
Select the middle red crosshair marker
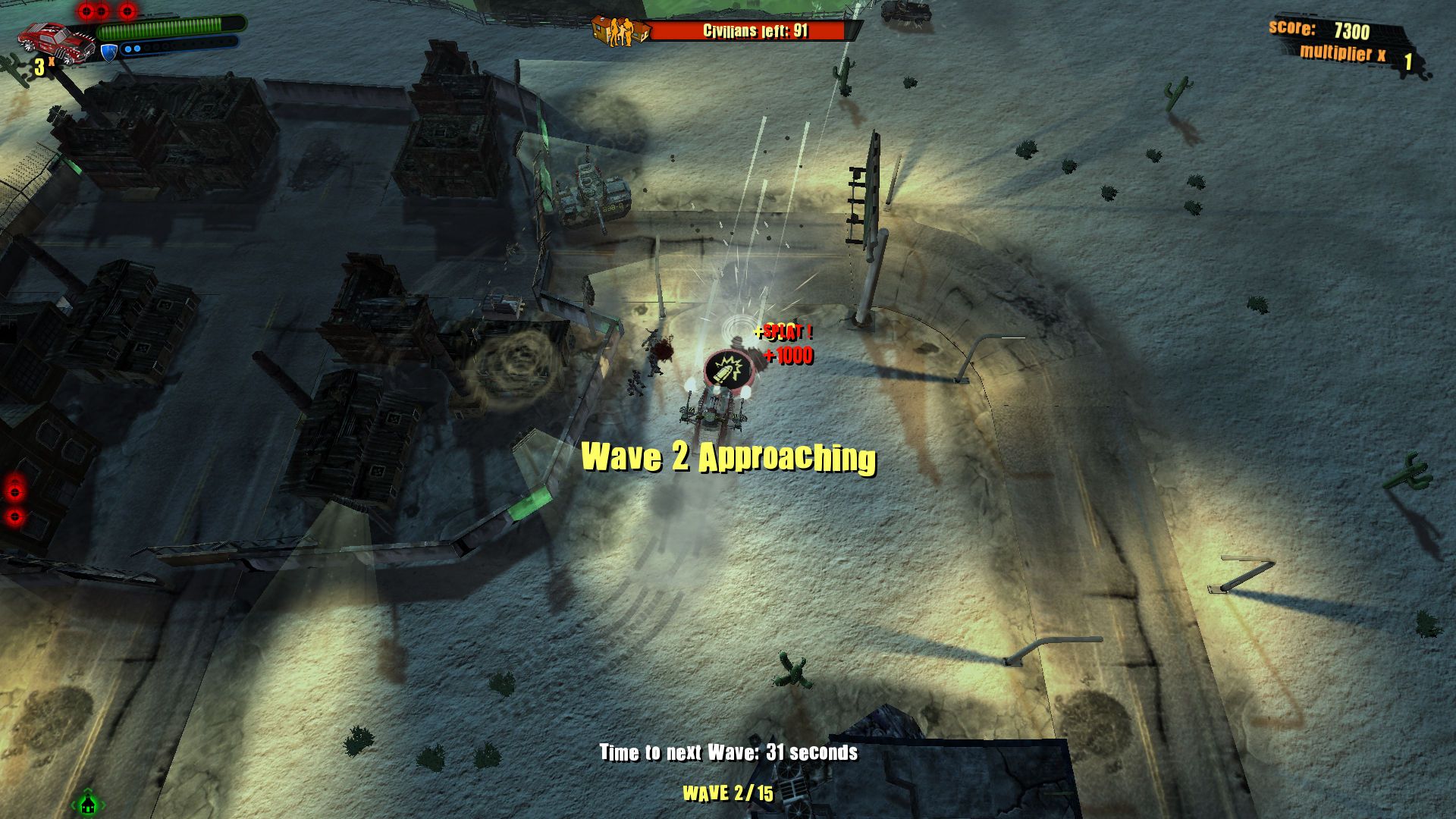102,10
